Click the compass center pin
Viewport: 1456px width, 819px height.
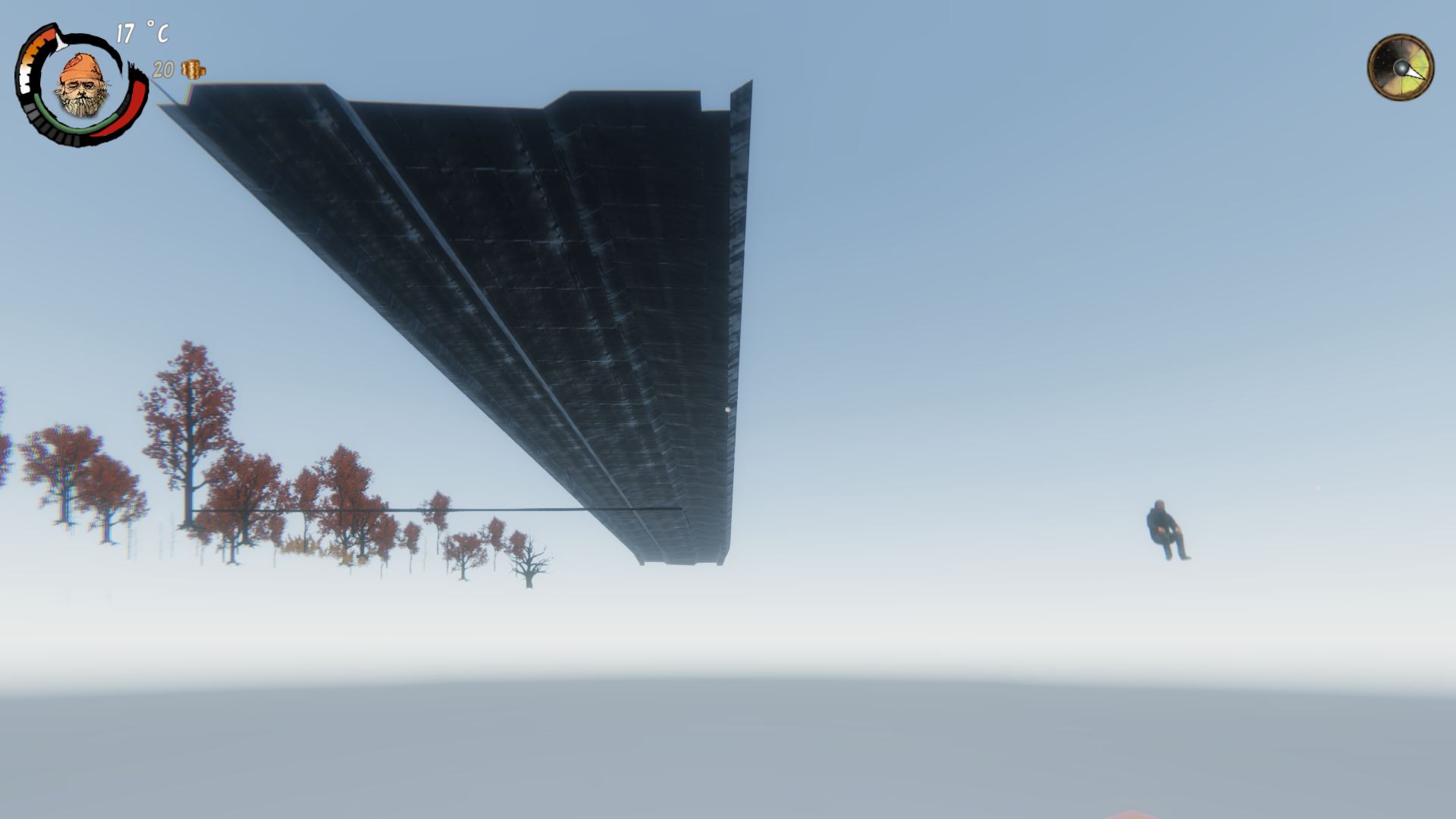[1402, 68]
